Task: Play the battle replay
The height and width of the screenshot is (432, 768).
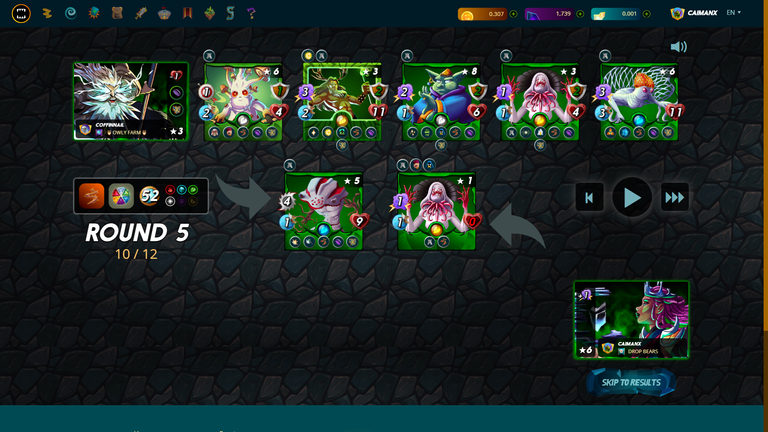Action: (x=632, y=197)
